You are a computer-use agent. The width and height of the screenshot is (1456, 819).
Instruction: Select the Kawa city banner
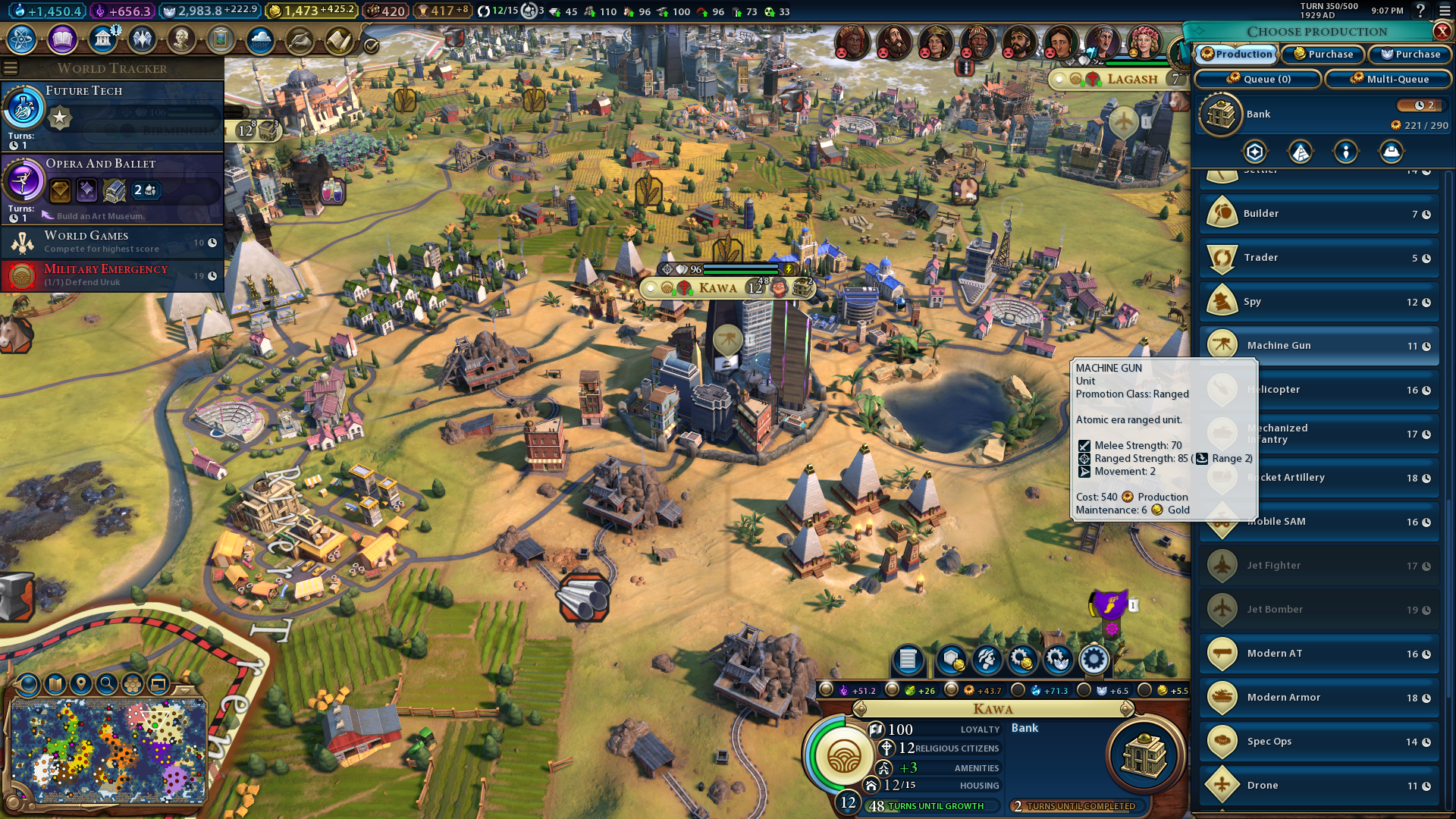pos(717,288)
